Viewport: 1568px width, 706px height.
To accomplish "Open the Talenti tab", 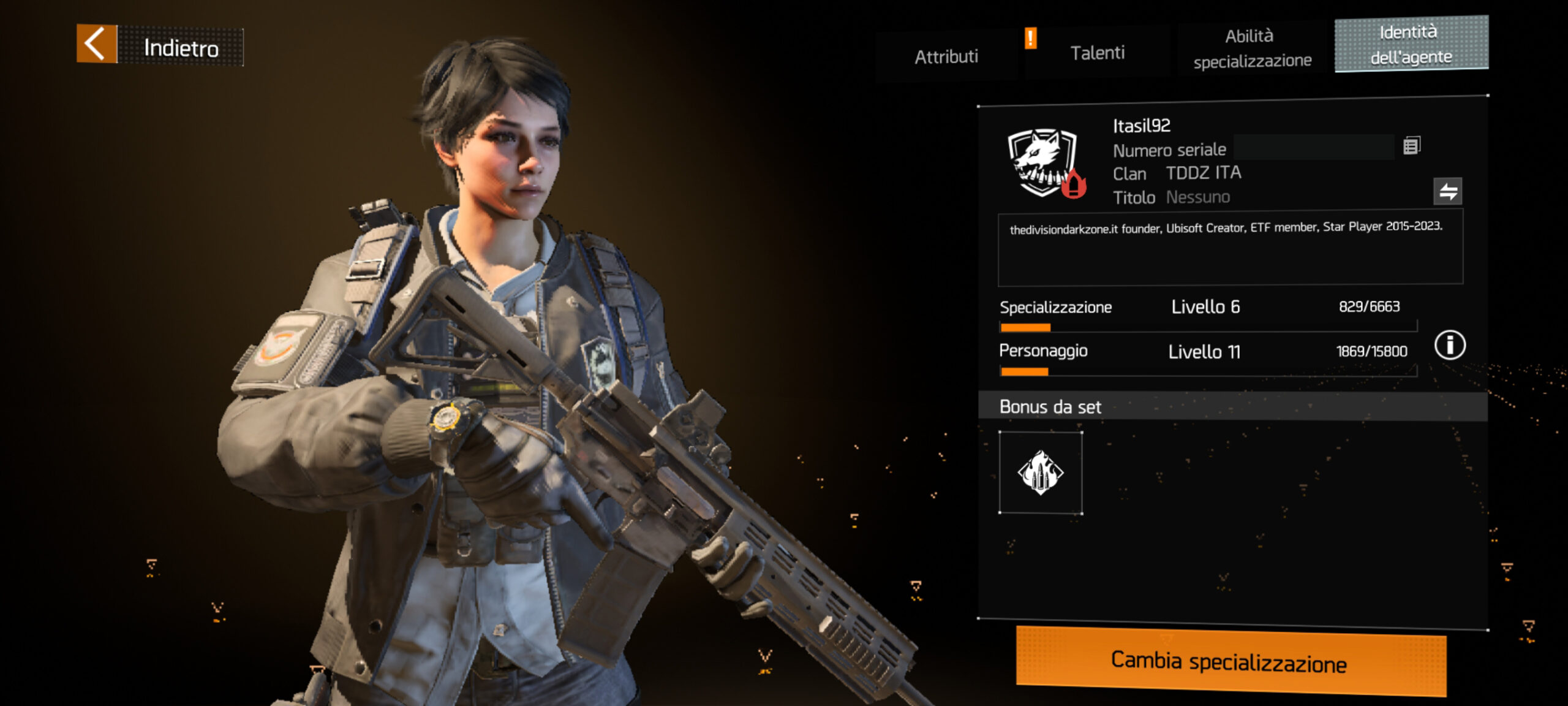I will pos(1097,53).
